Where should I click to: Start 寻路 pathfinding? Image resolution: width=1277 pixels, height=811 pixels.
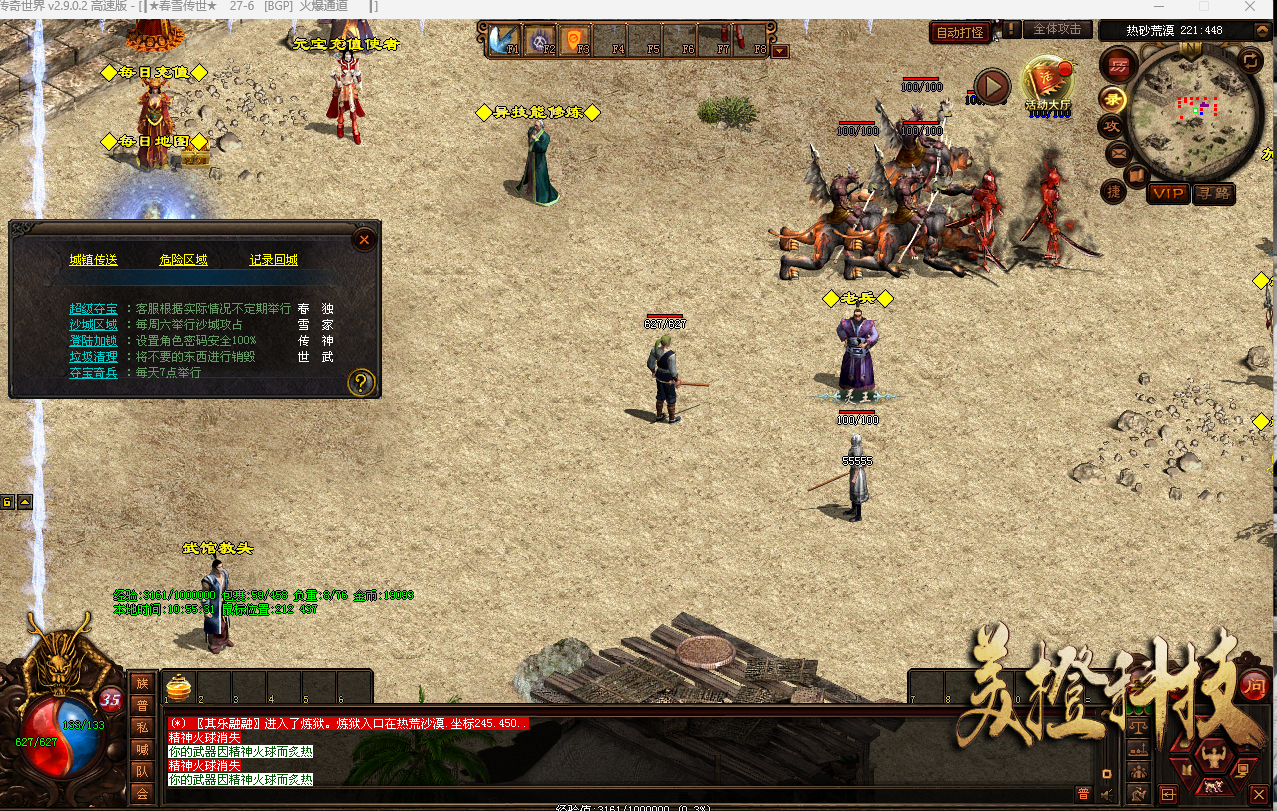[1213, 193]
